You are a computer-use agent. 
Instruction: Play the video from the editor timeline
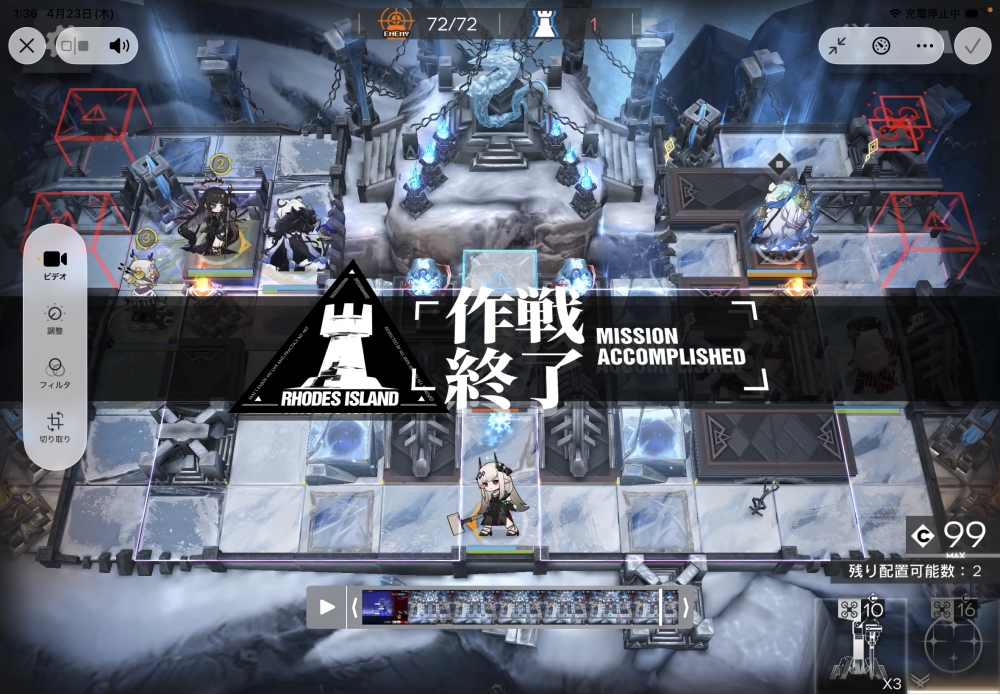point(327,607)
